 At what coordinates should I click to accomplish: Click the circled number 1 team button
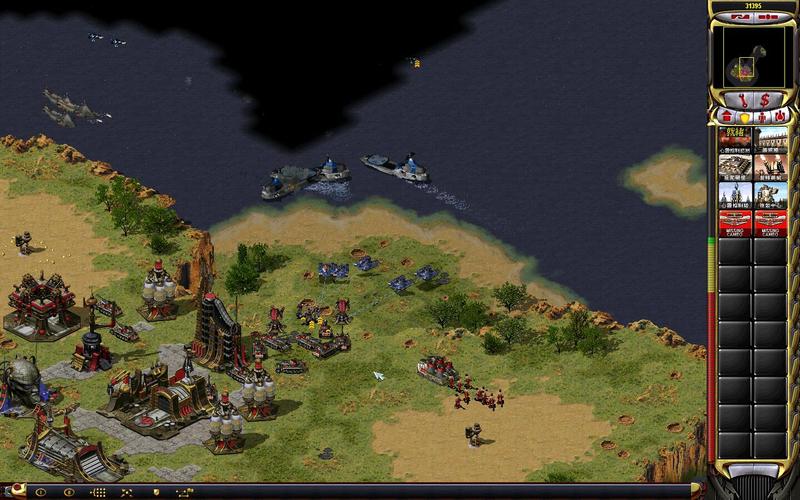point(40,492)
